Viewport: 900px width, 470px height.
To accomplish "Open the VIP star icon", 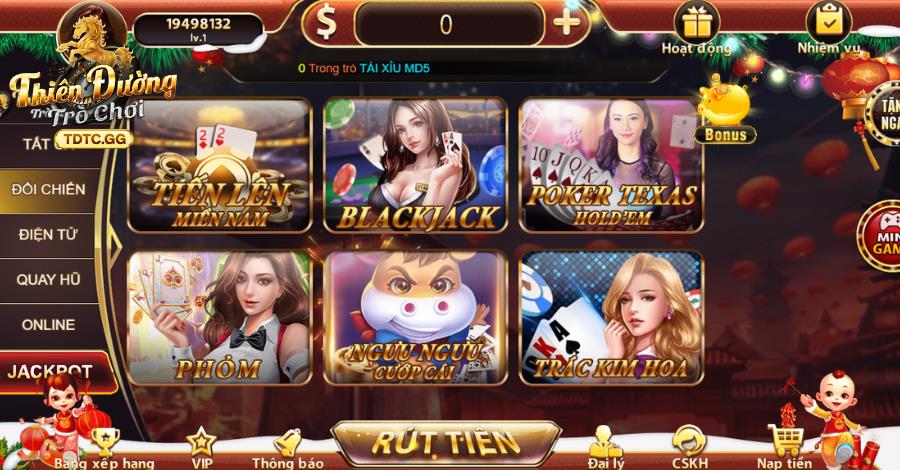I will coord(201,447).
